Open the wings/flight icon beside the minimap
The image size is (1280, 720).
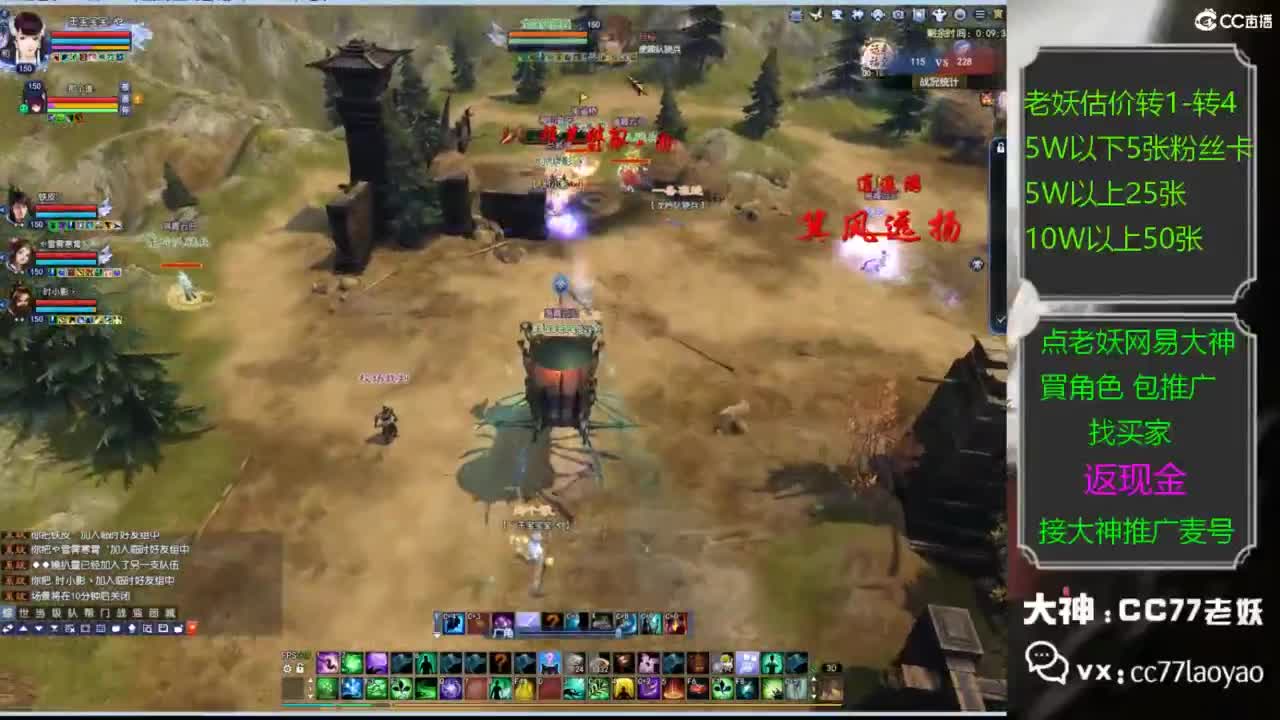click(x=815, y=13)
